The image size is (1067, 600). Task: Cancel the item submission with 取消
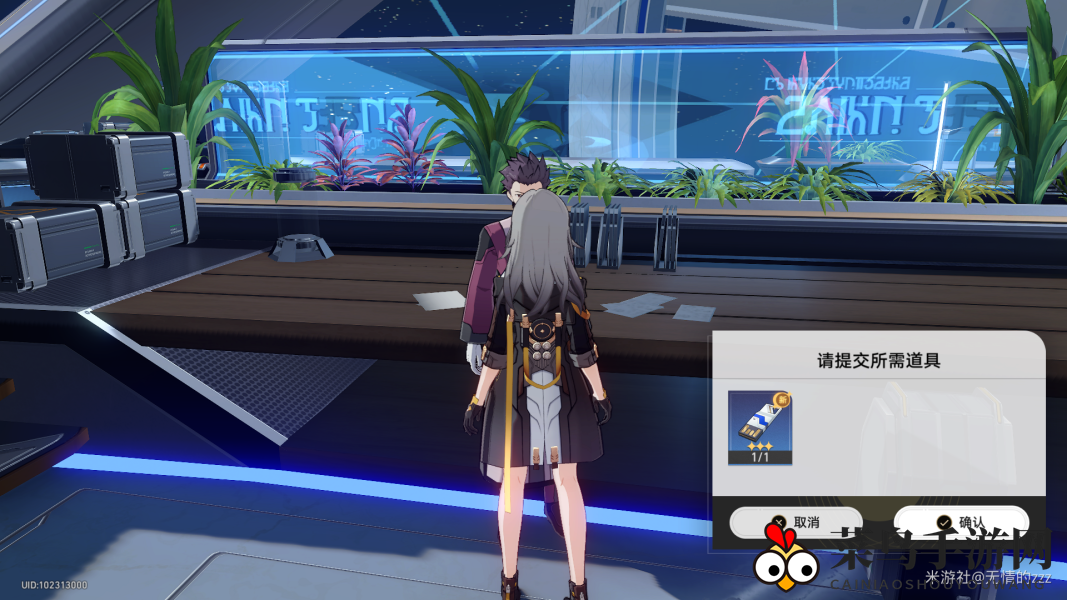pos(794,522)
